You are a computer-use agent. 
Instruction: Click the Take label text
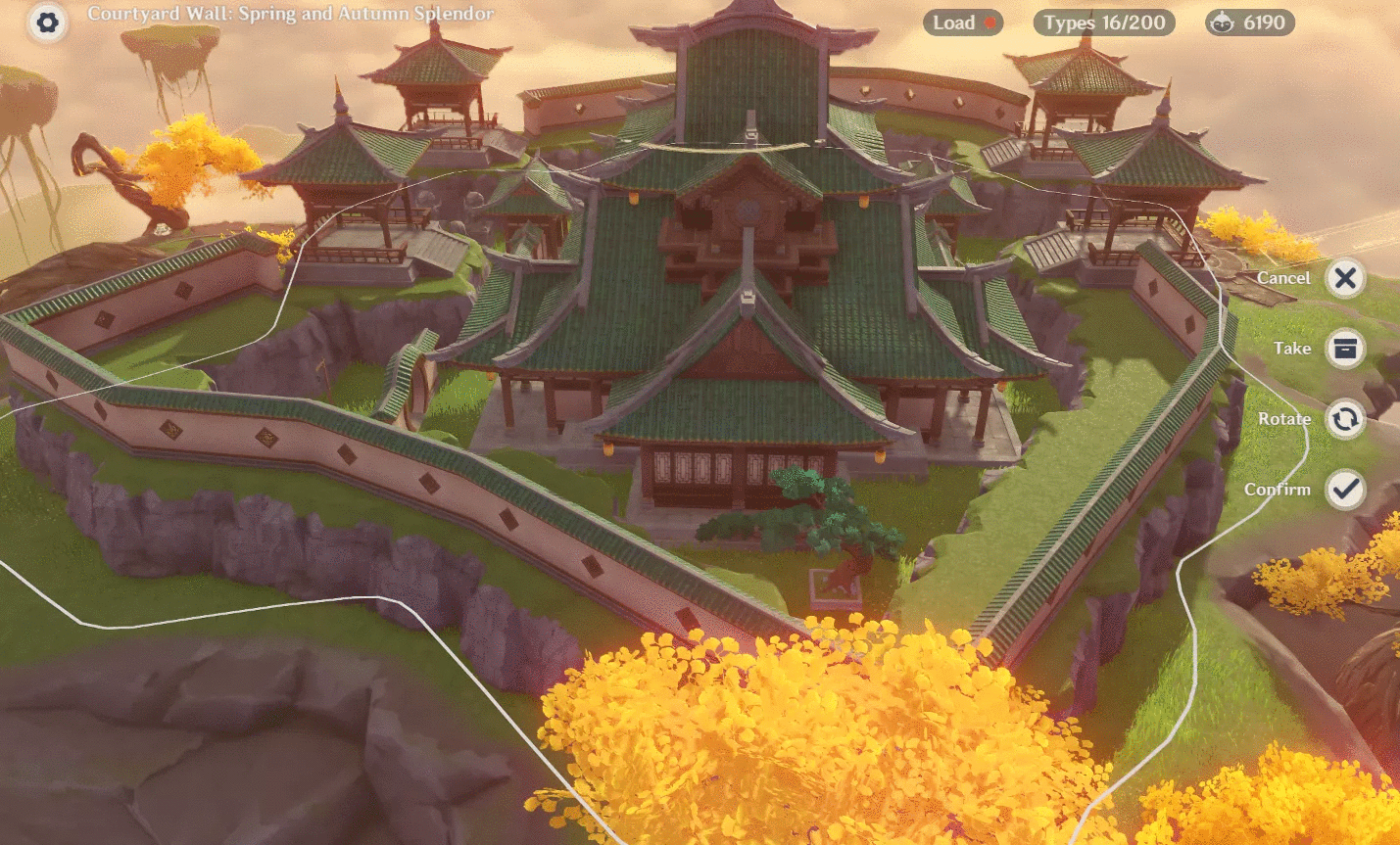point(1292,349)
